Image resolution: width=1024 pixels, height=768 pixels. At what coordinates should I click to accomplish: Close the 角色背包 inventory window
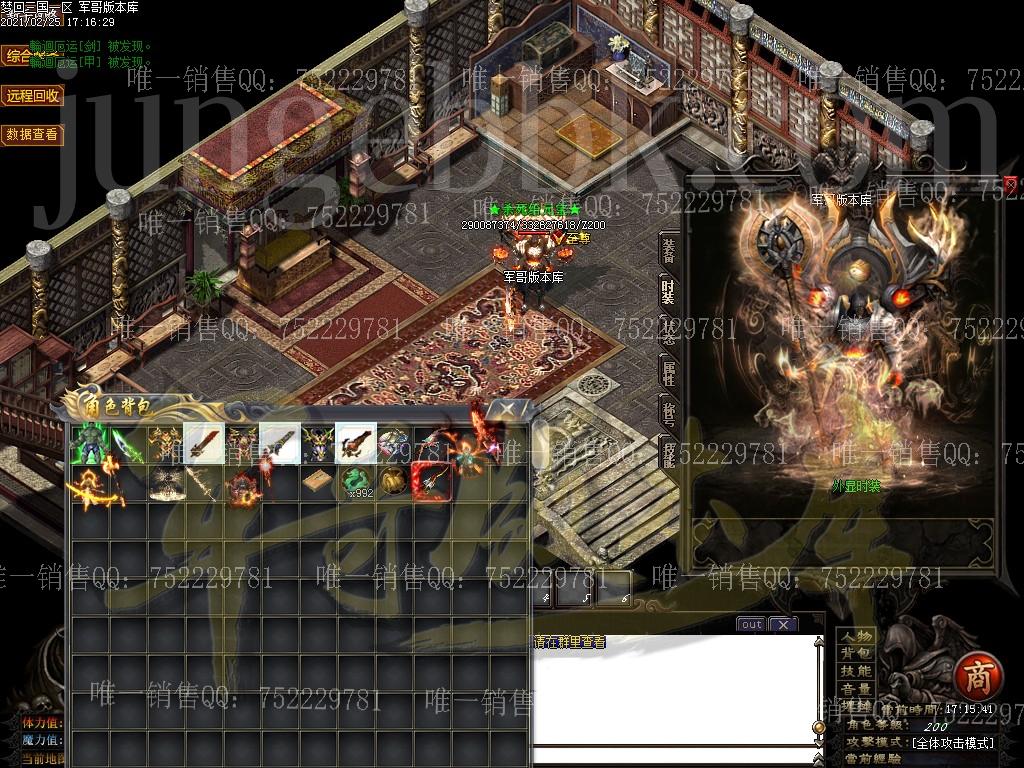[x=508, y=408]
